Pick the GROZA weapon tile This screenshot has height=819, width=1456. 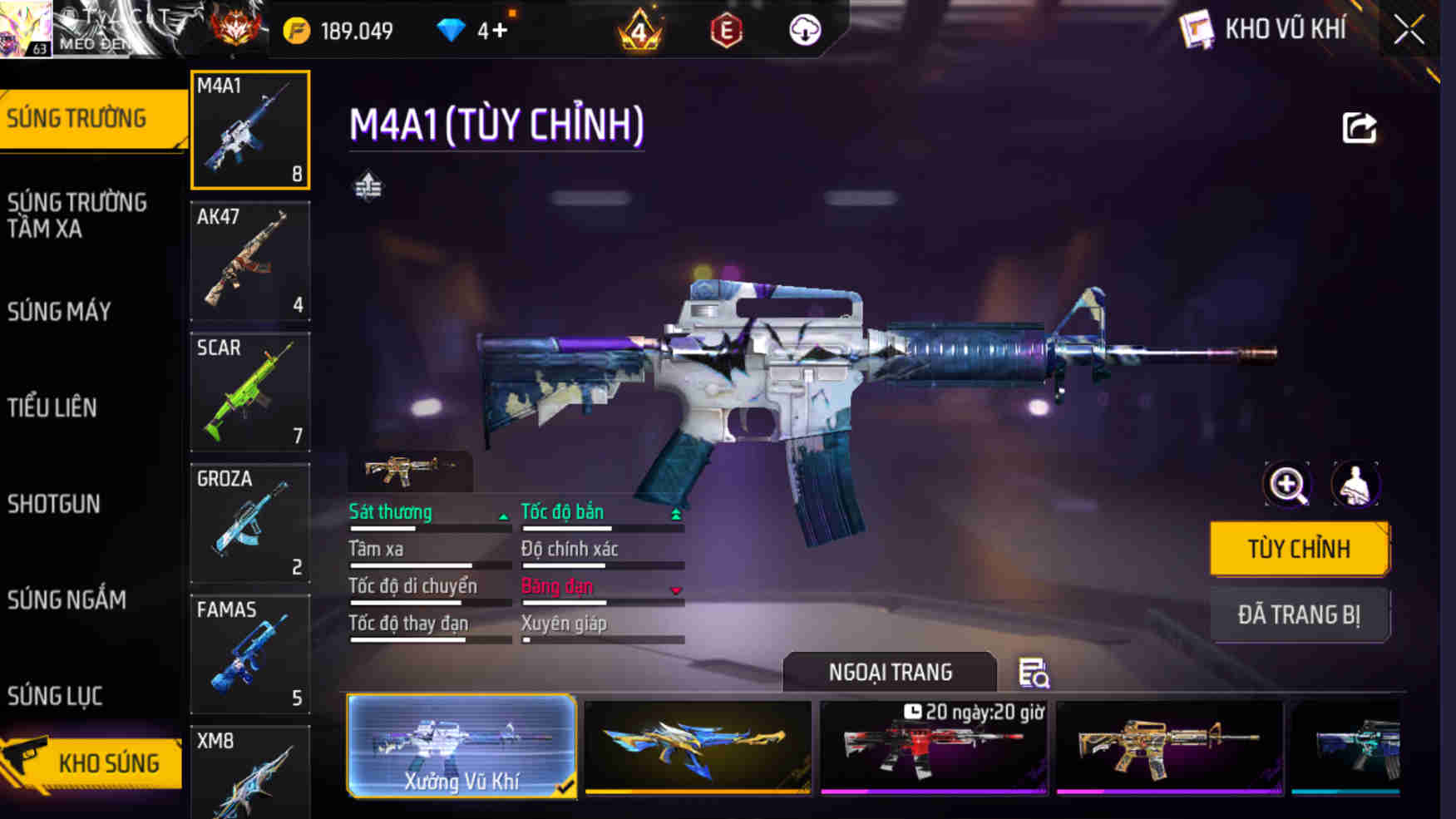[x=250, y=522]
